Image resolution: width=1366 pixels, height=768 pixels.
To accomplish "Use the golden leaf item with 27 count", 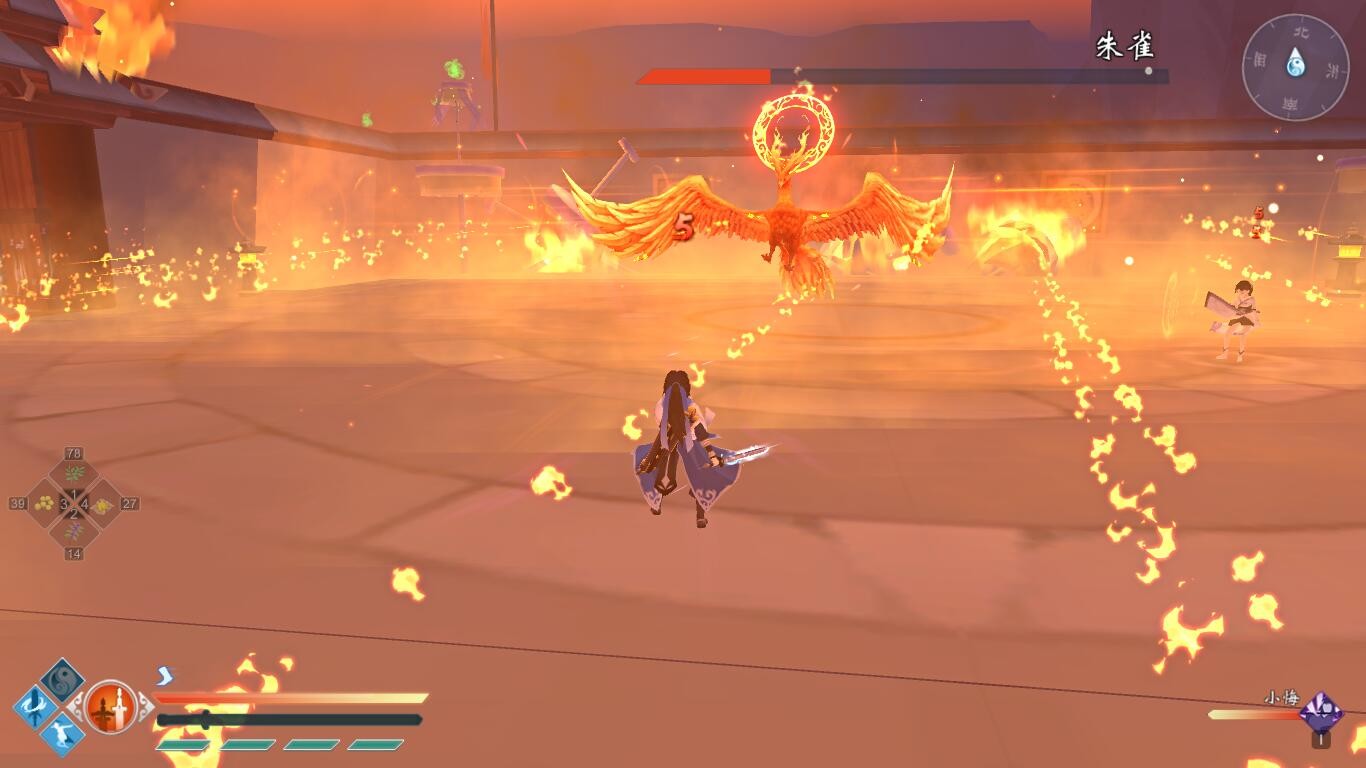I will pos(104,504).
